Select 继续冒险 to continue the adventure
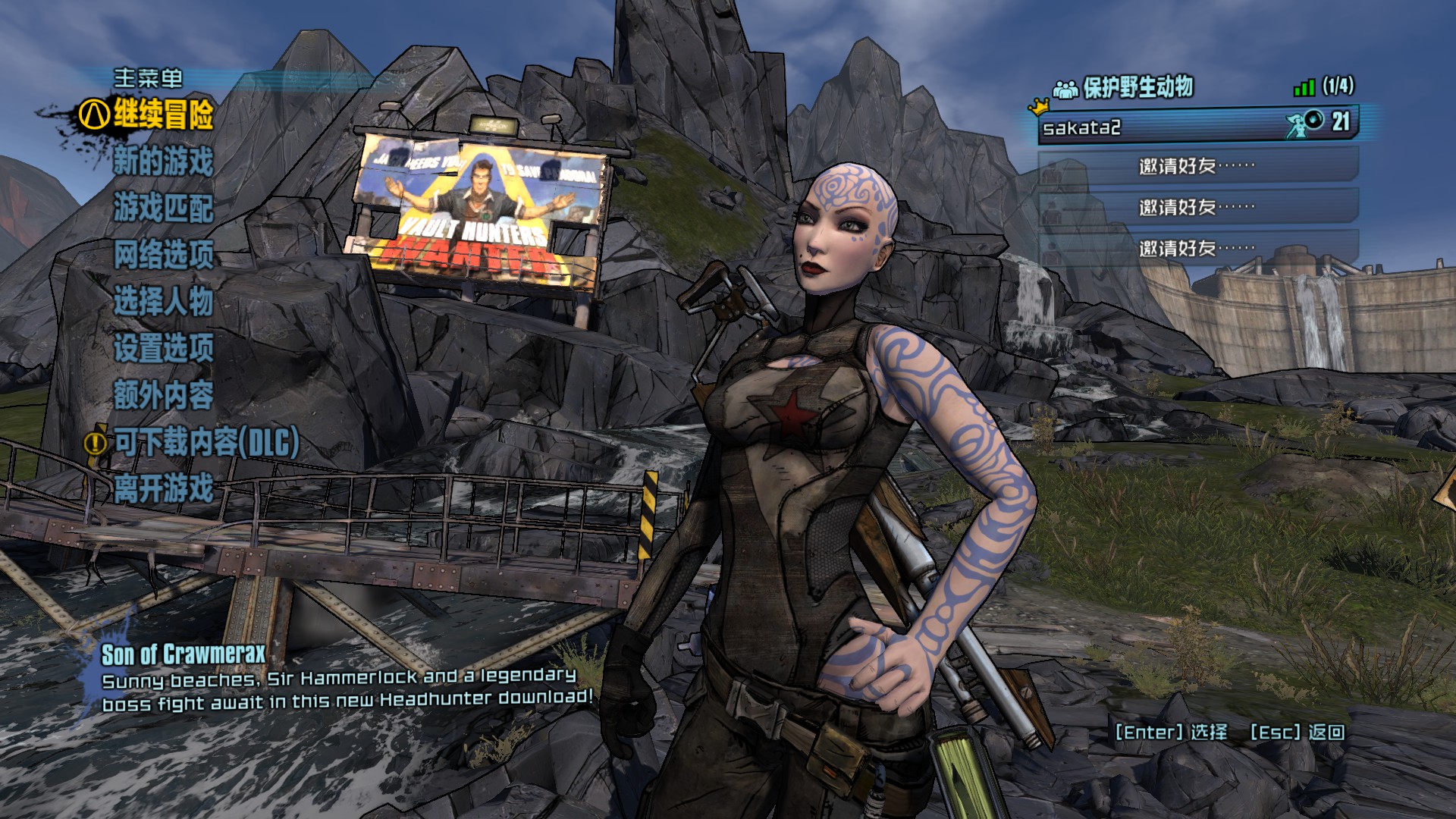The height and width of the screenshot is (819, 1456). [162, 115]
